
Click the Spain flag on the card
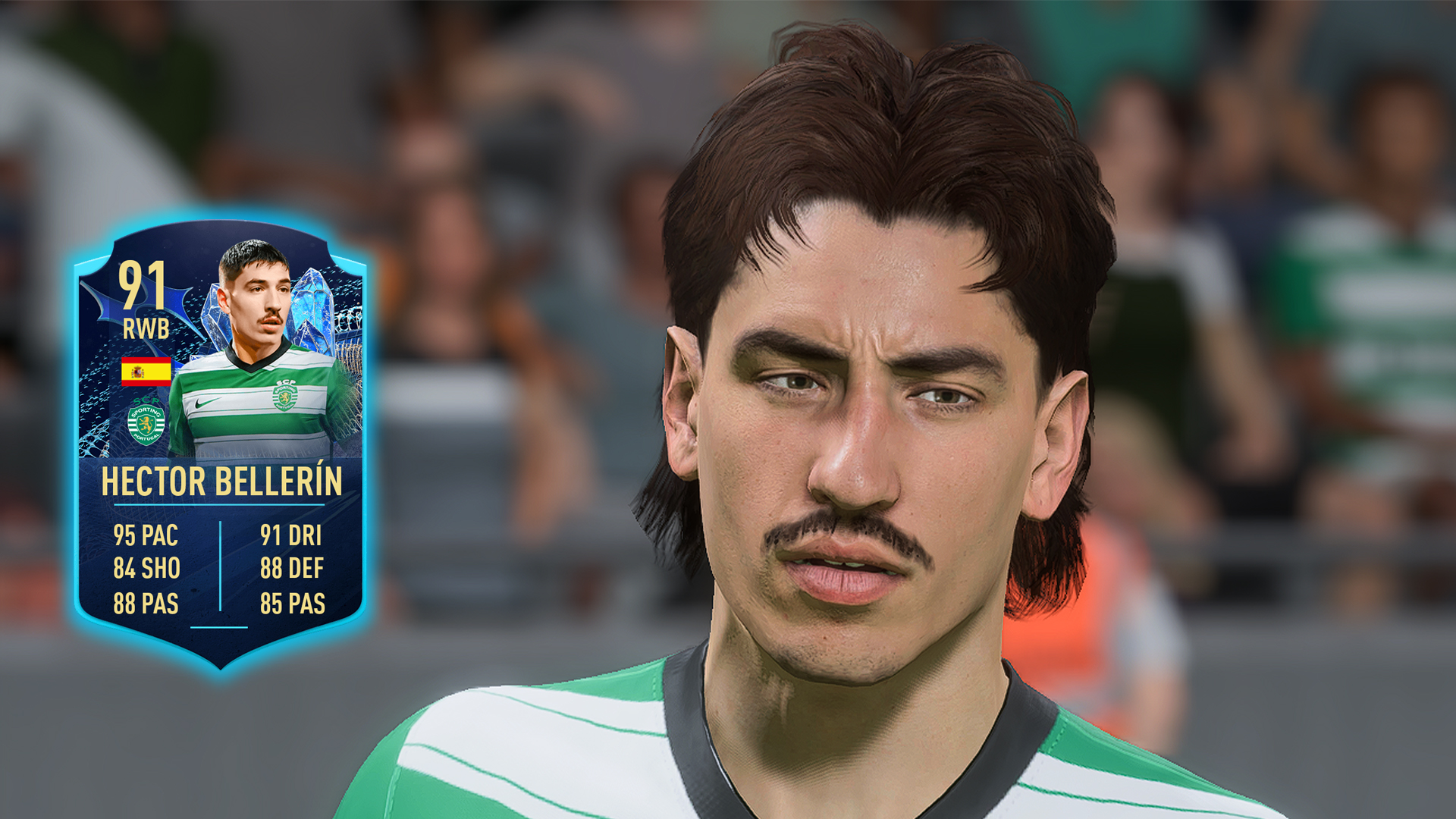[145, 372]
